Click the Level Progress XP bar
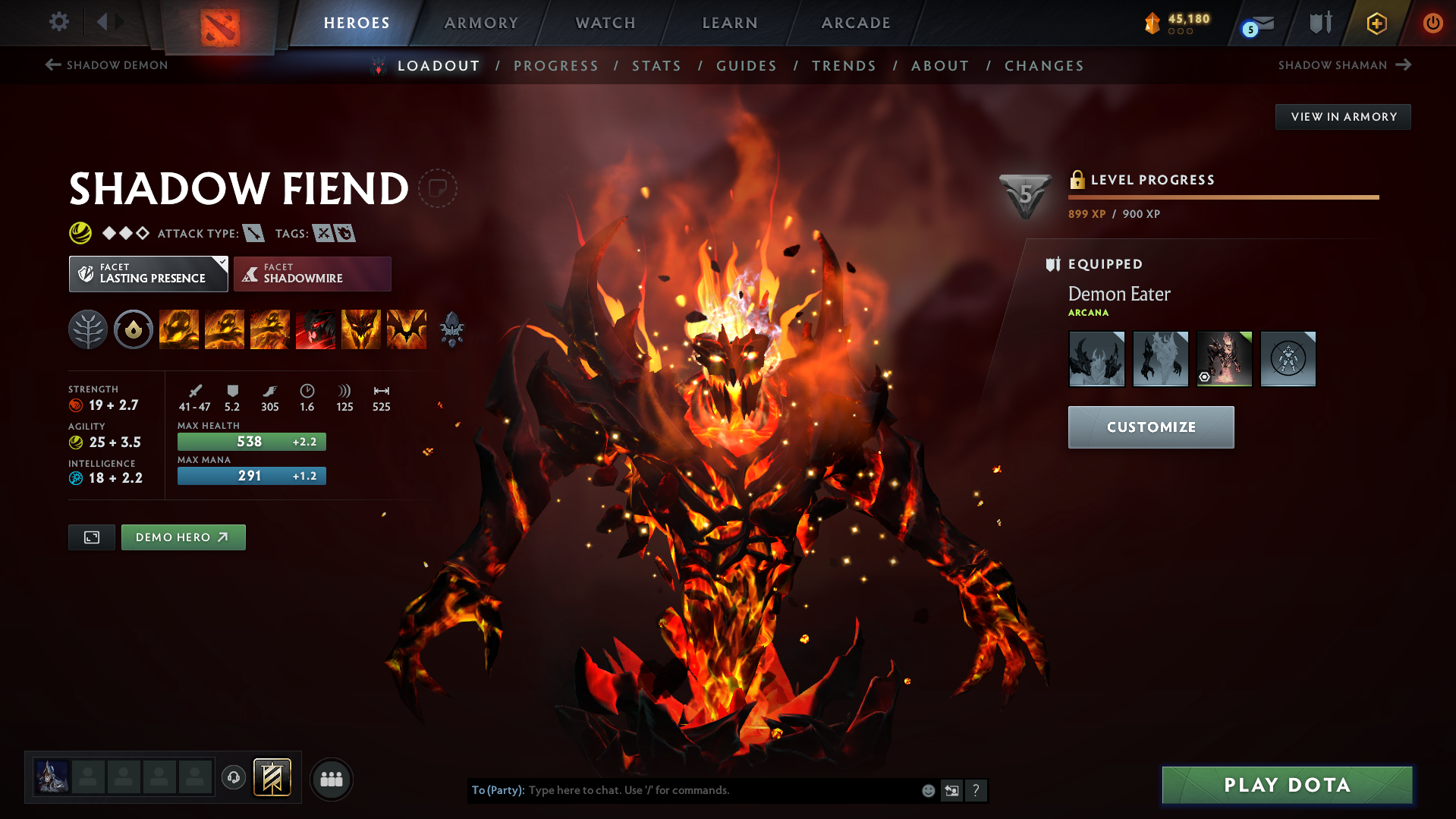Viewport: 1456px width, 819px height. (x=1223, y=197)
